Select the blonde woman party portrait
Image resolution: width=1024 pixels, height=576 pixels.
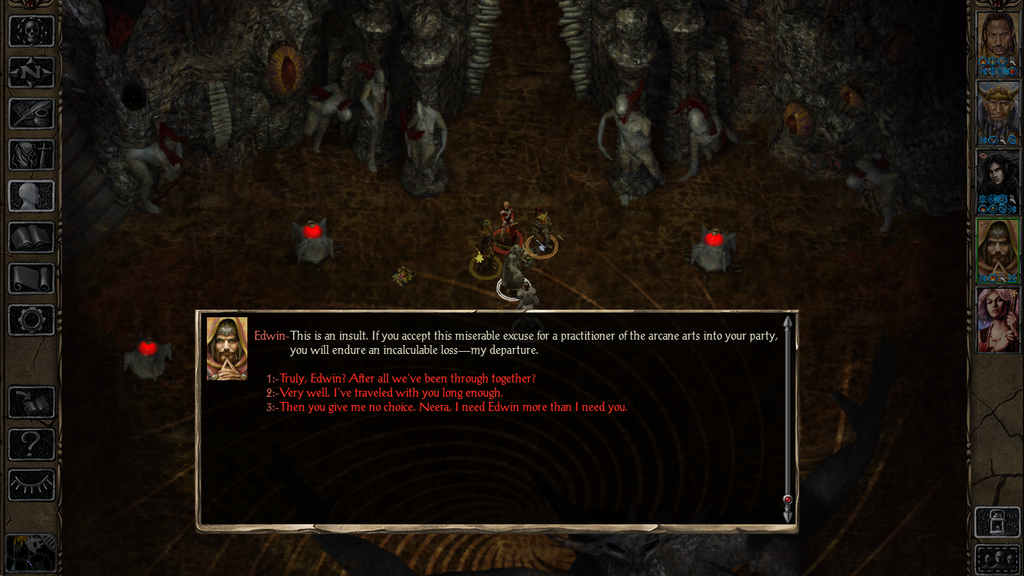[x=997, y=319]
